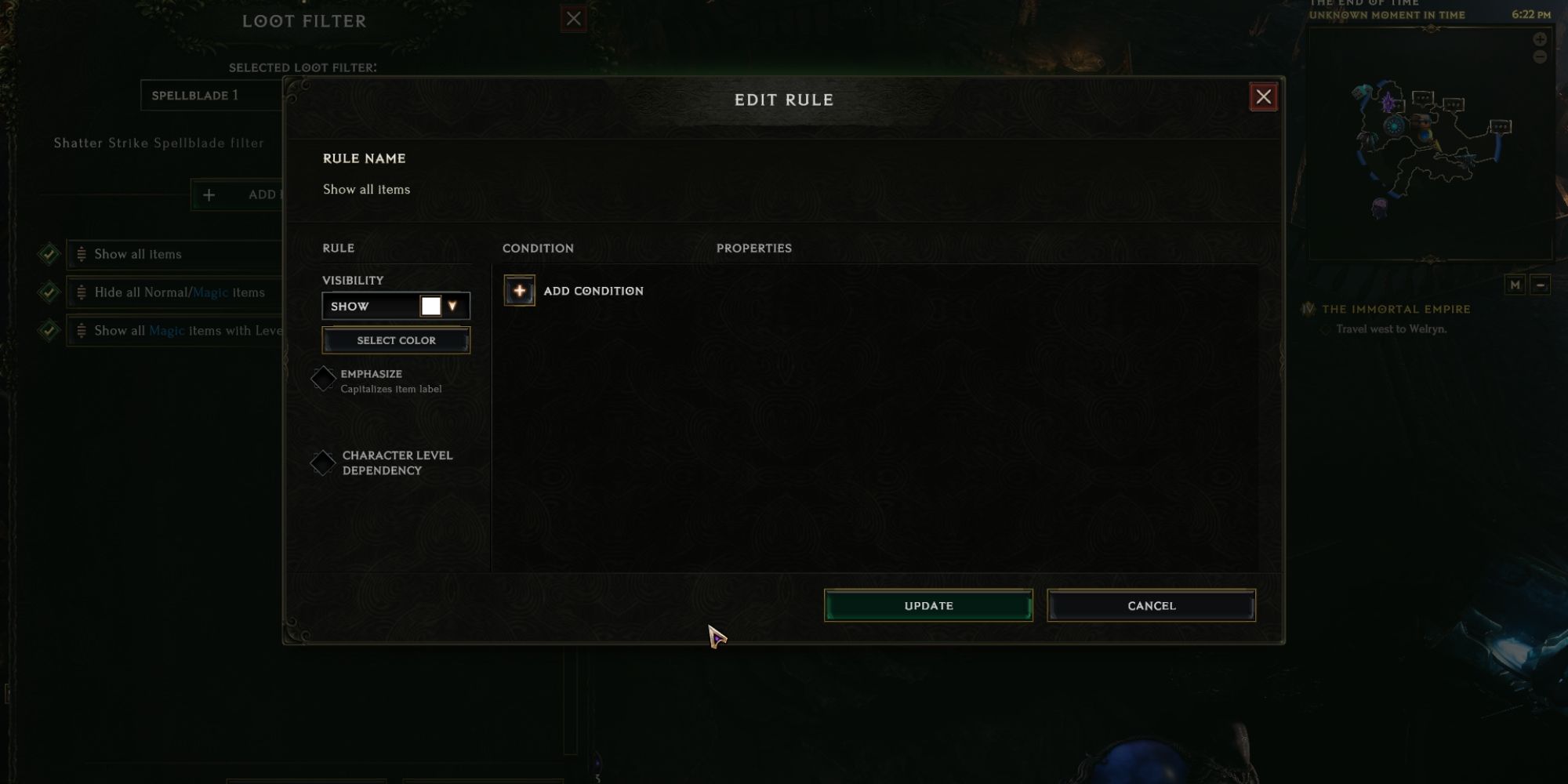Toggle the checkmark on Hide all Normal/Magic items
Viewport: 1568px width, 784px height.
49,291
